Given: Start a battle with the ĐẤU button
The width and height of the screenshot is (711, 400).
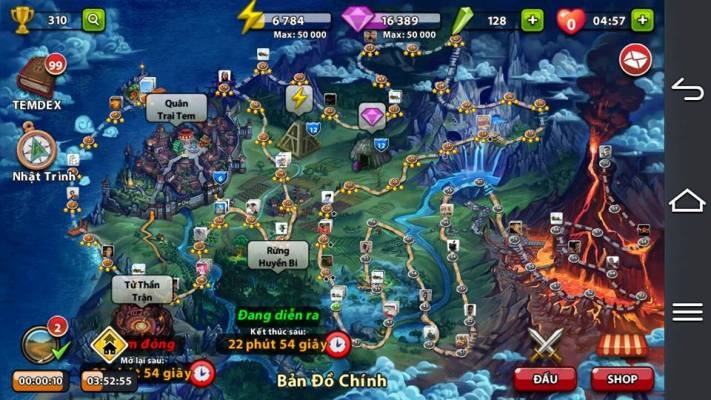Looking at the screenshot, I should [x=545, y=379].
